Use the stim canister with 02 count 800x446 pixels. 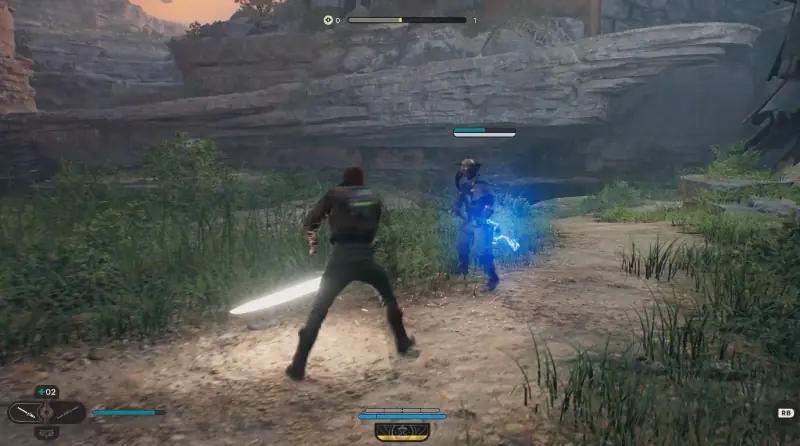(46, 392)
